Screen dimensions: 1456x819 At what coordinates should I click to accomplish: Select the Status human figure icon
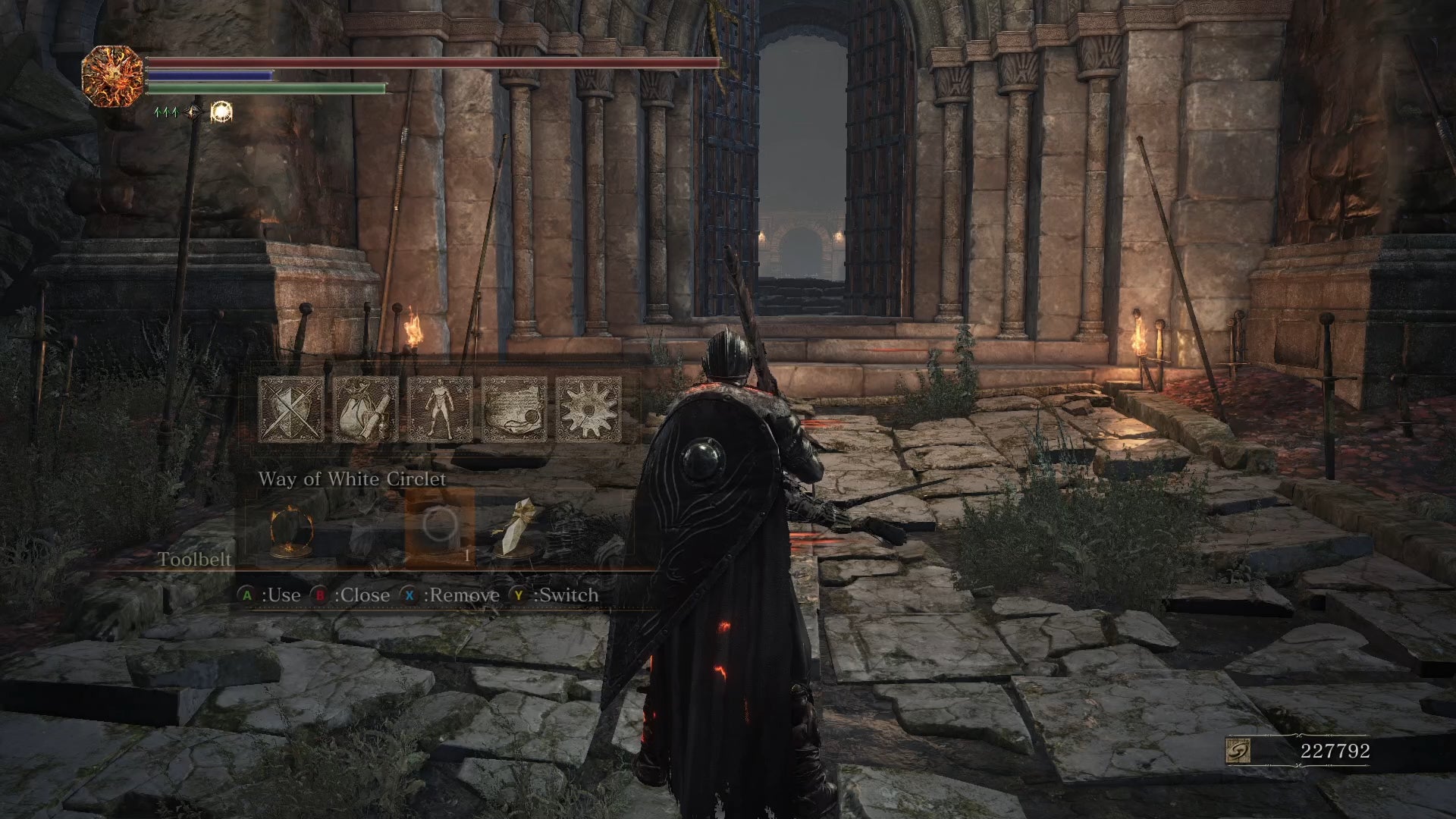point(441,409)
